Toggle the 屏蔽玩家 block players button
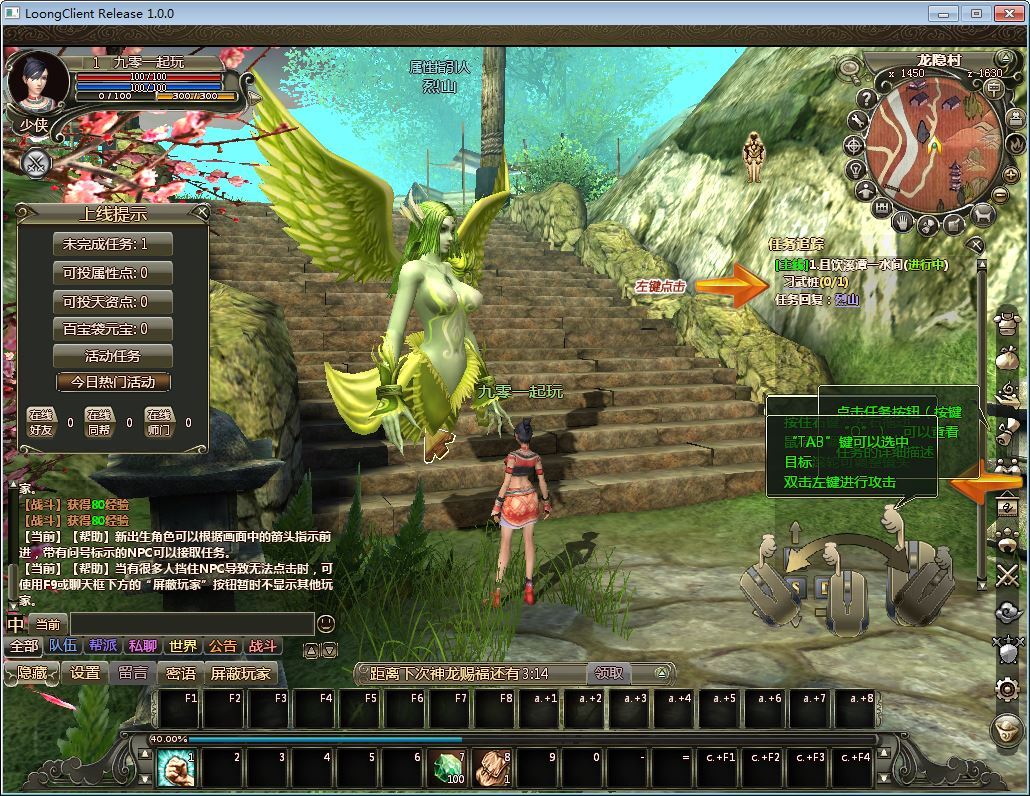This screenshot has height=796, width=1030. (240, 673)
